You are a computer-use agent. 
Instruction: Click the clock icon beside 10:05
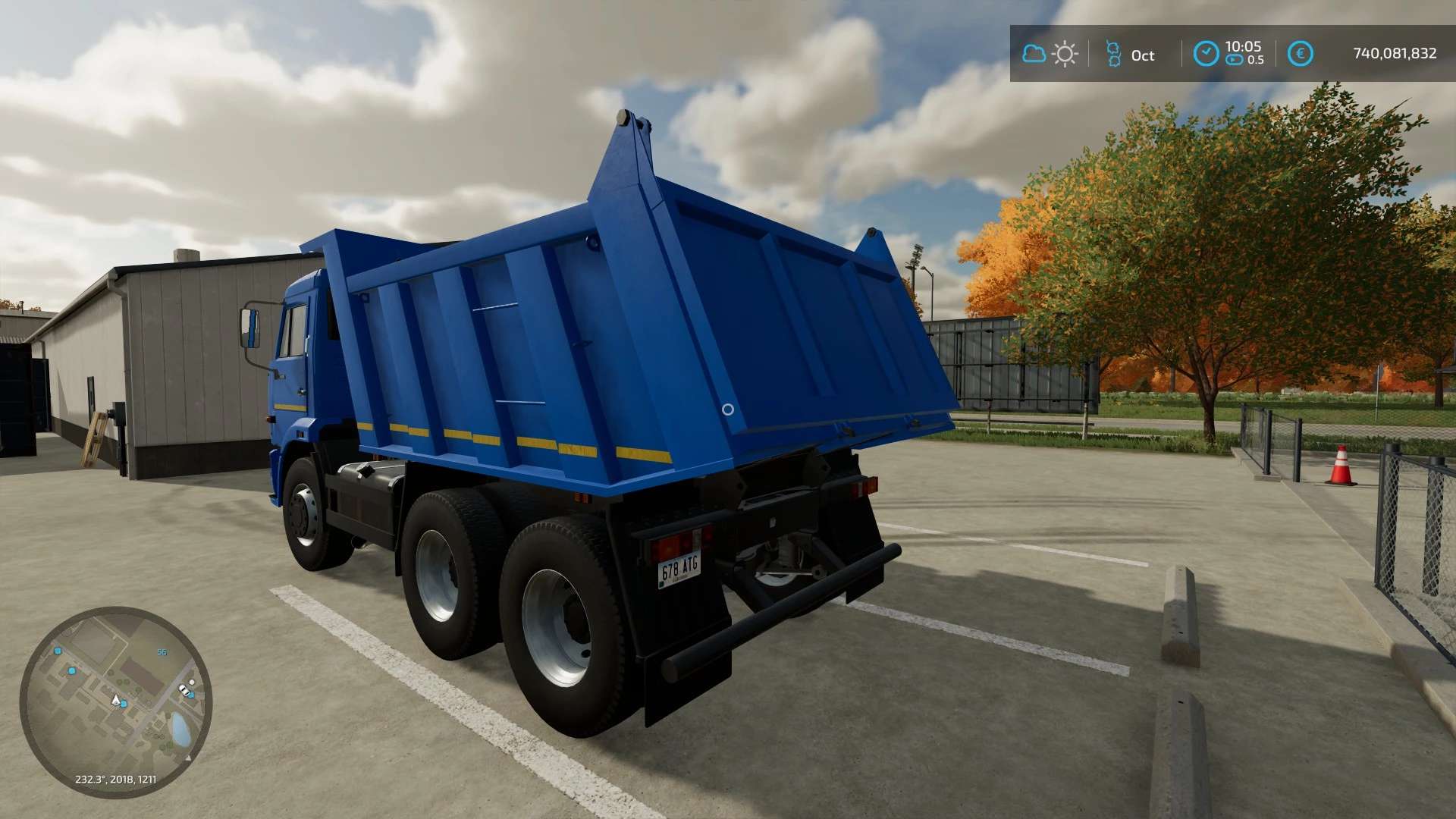(x=1206, y=53)
